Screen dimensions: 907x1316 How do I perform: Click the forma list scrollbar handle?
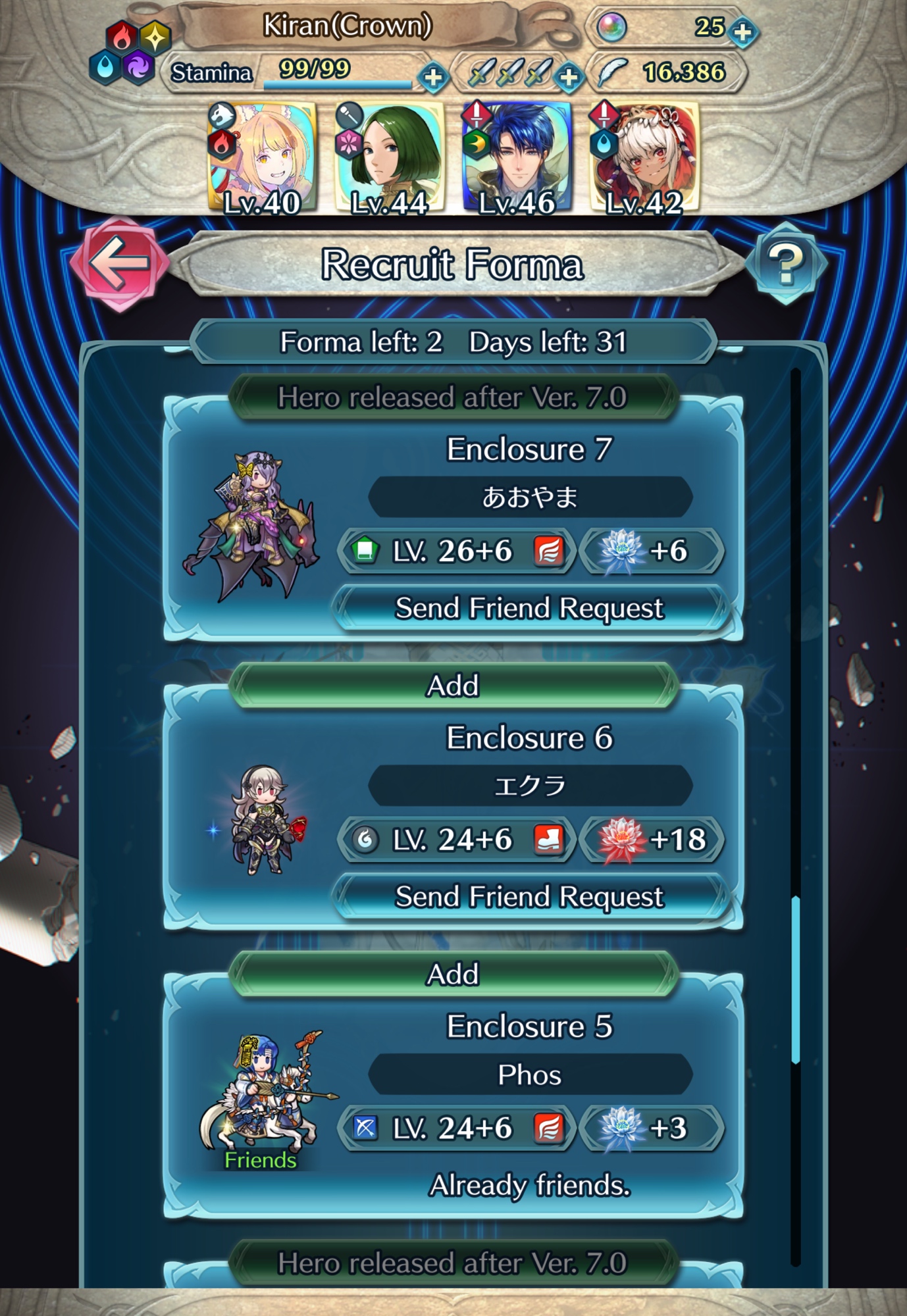coord(796,979)
